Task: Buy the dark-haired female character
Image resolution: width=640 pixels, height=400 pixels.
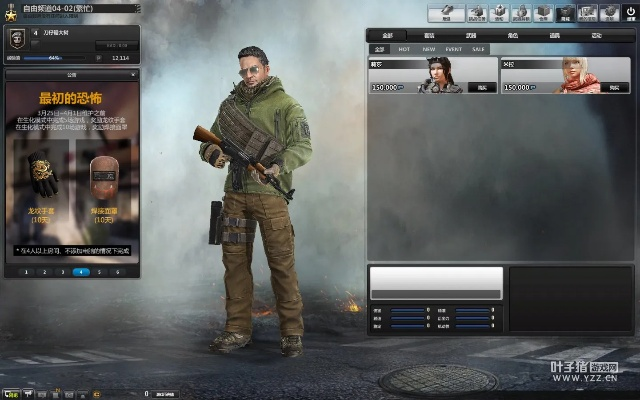Action: coord(481,88)
